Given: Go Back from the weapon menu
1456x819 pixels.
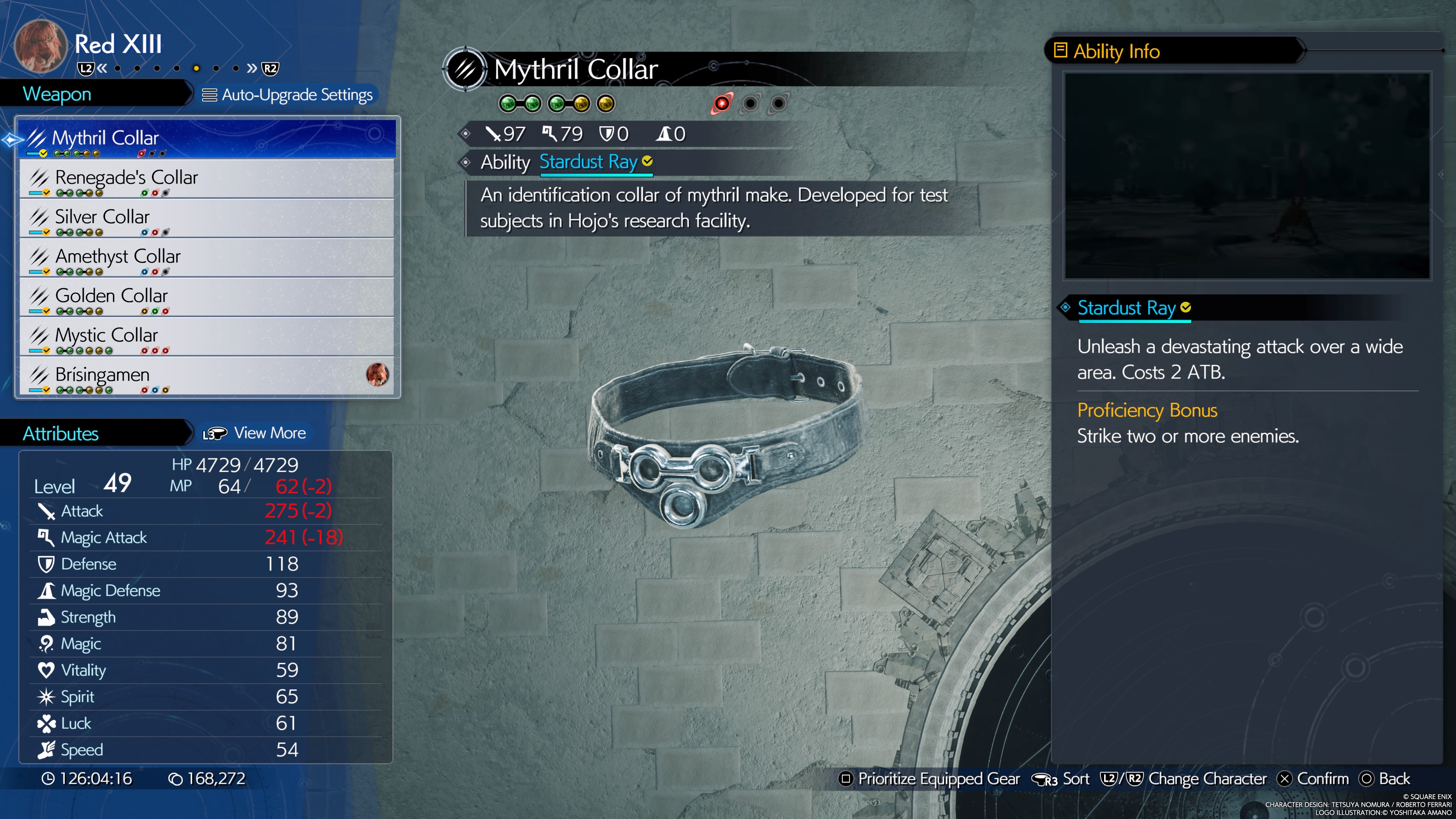Looking at the screenshot, I should tap(1385, 779).
